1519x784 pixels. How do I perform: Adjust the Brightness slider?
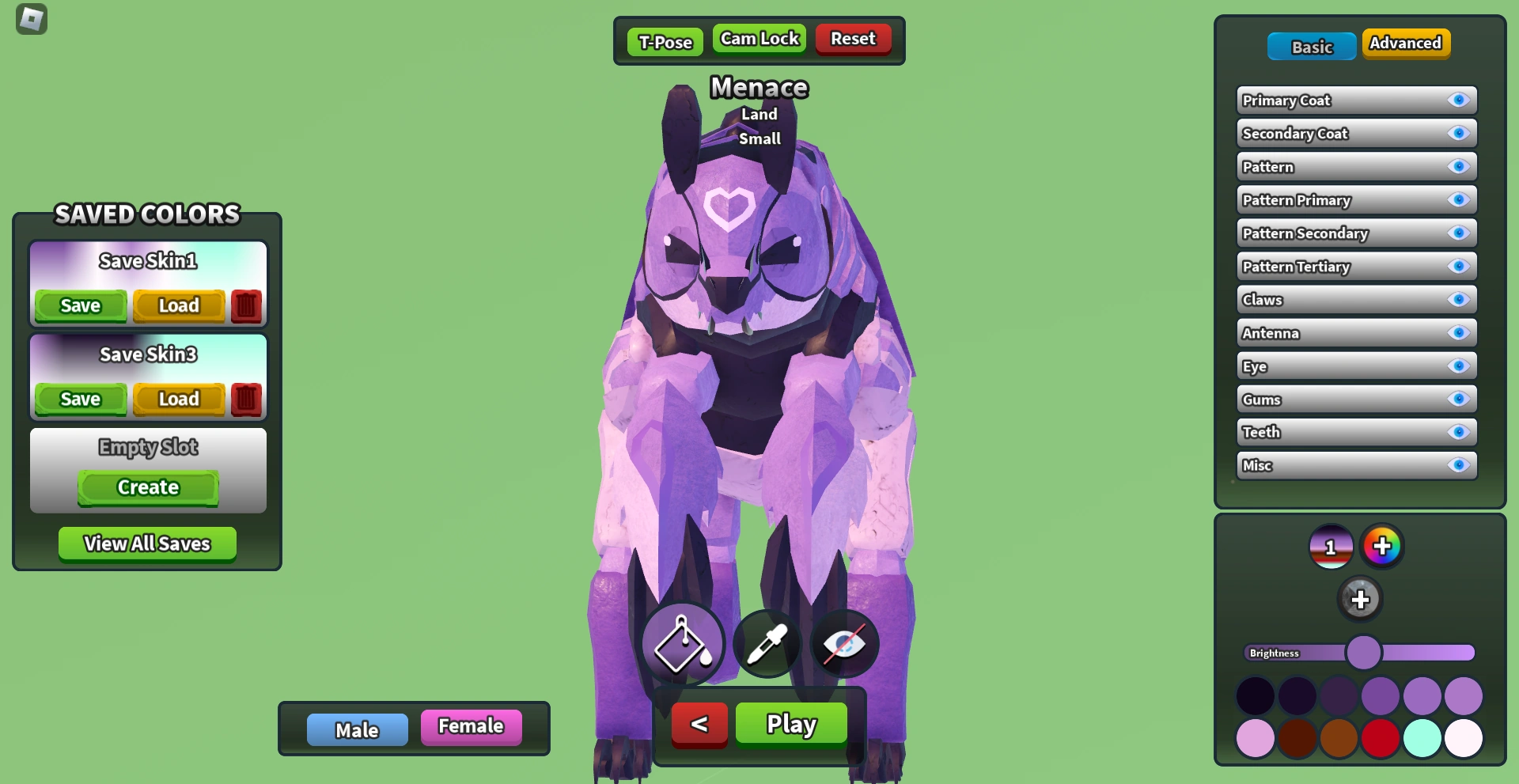(x=1363, y=652)
